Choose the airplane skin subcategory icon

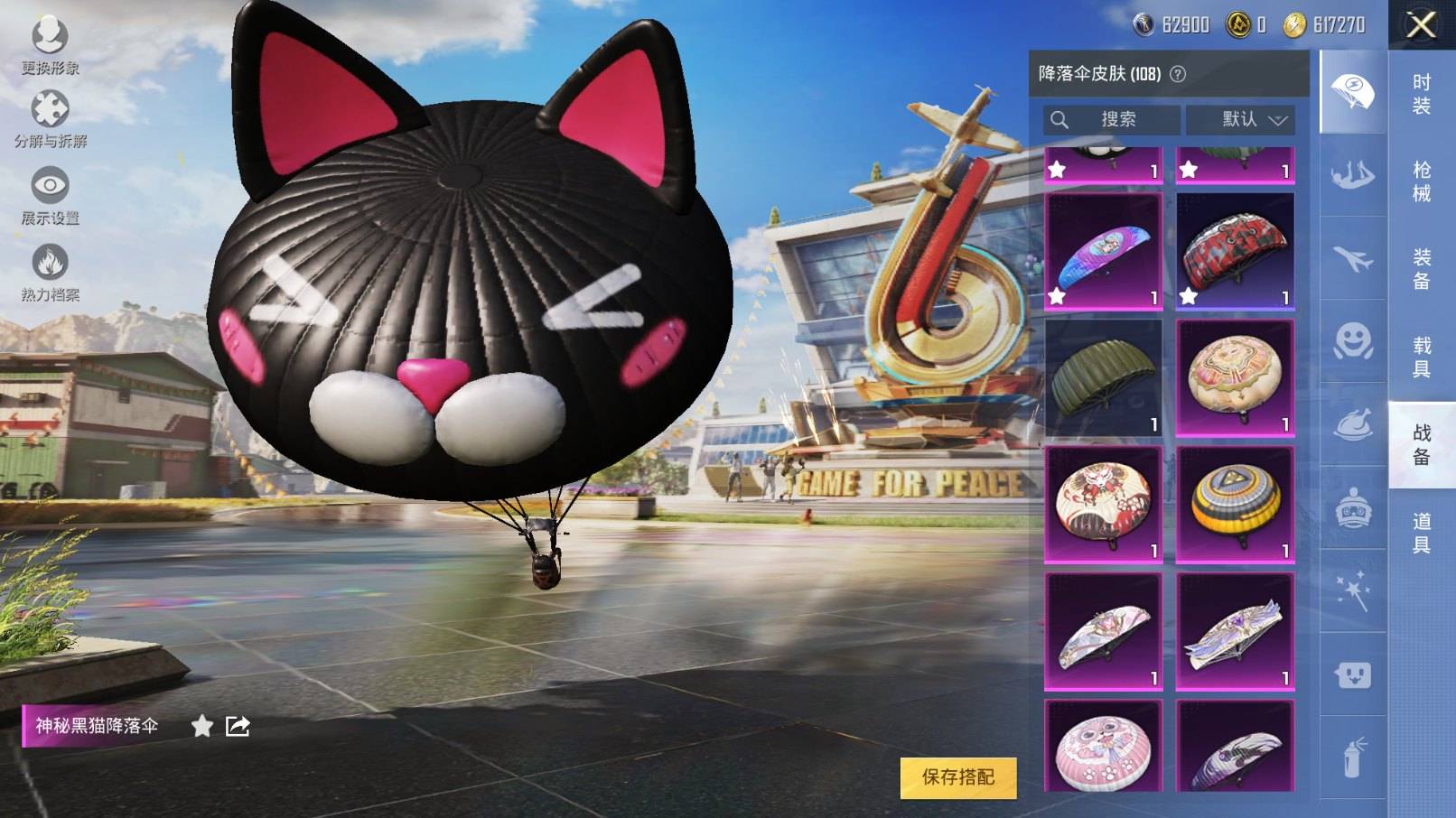pos(1352,259)
